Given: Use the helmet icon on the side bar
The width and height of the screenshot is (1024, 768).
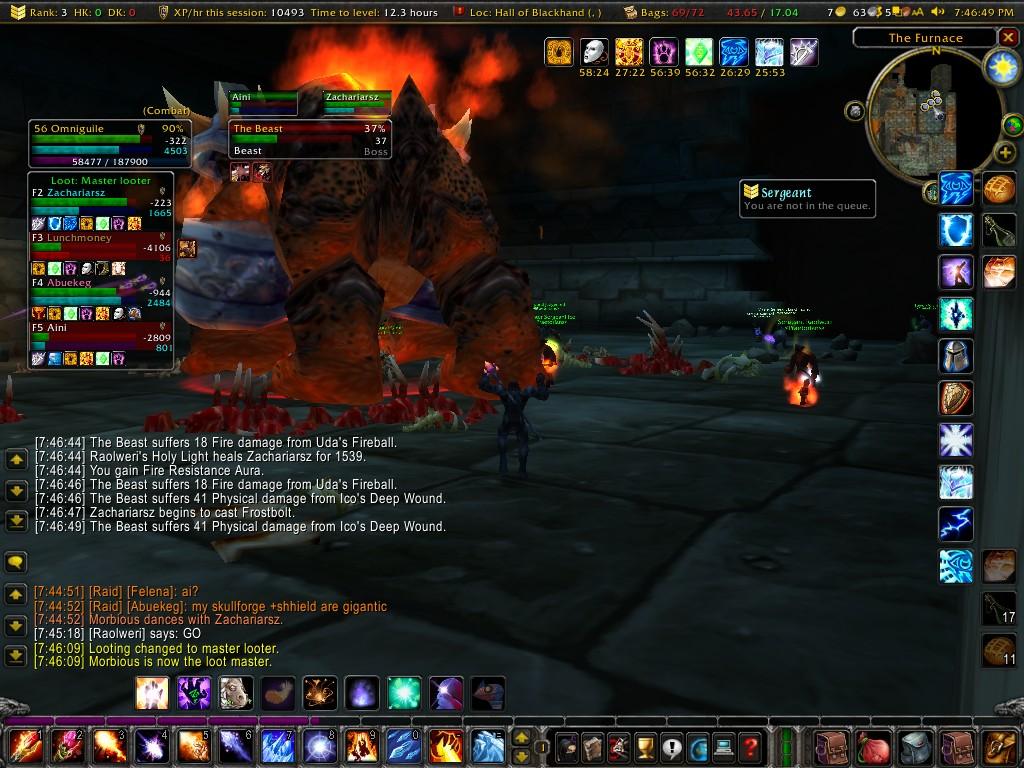Looking at the screenshot, I should tap(956, 355).
